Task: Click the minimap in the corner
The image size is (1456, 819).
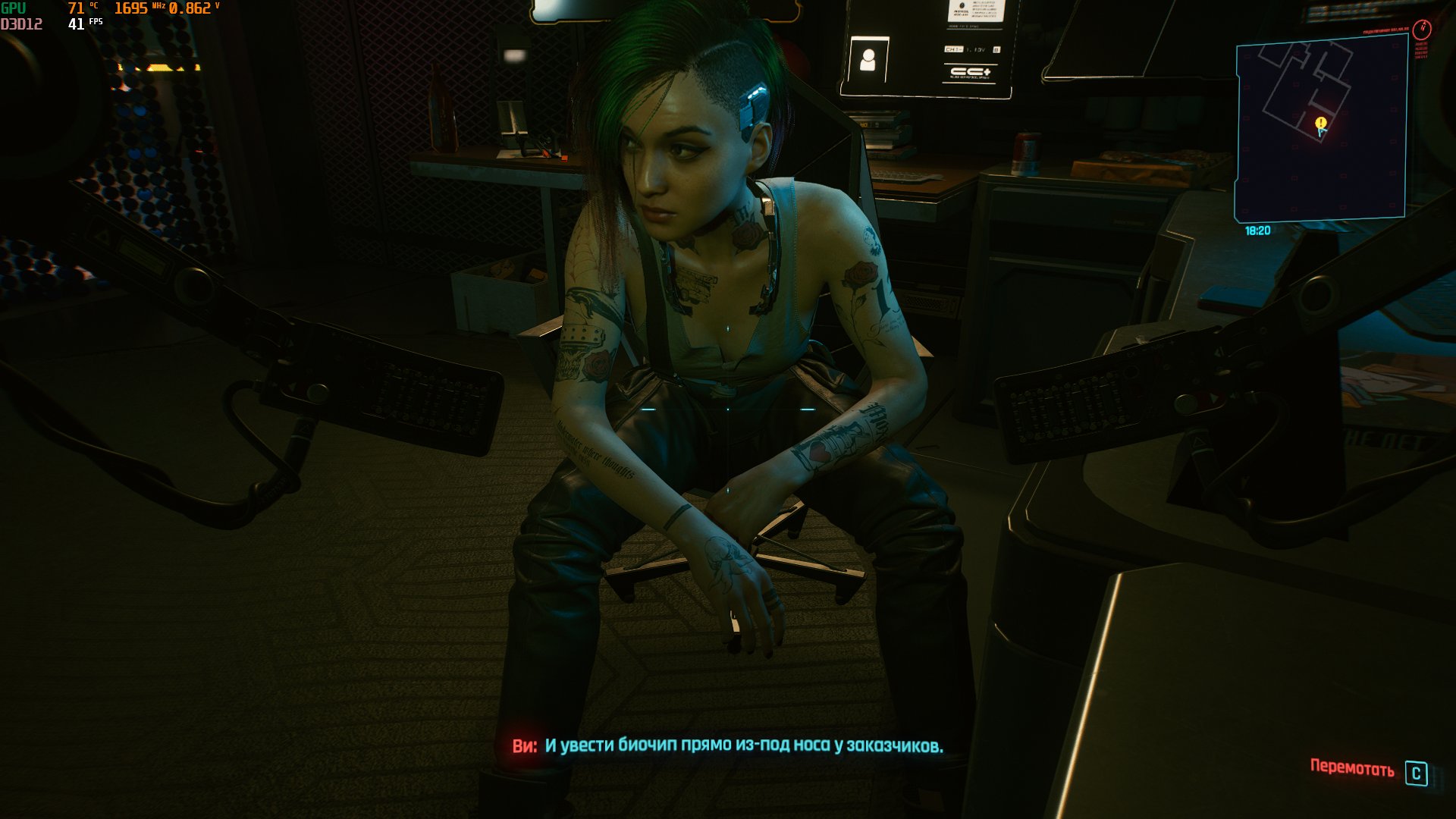Action: [1321, 129]
